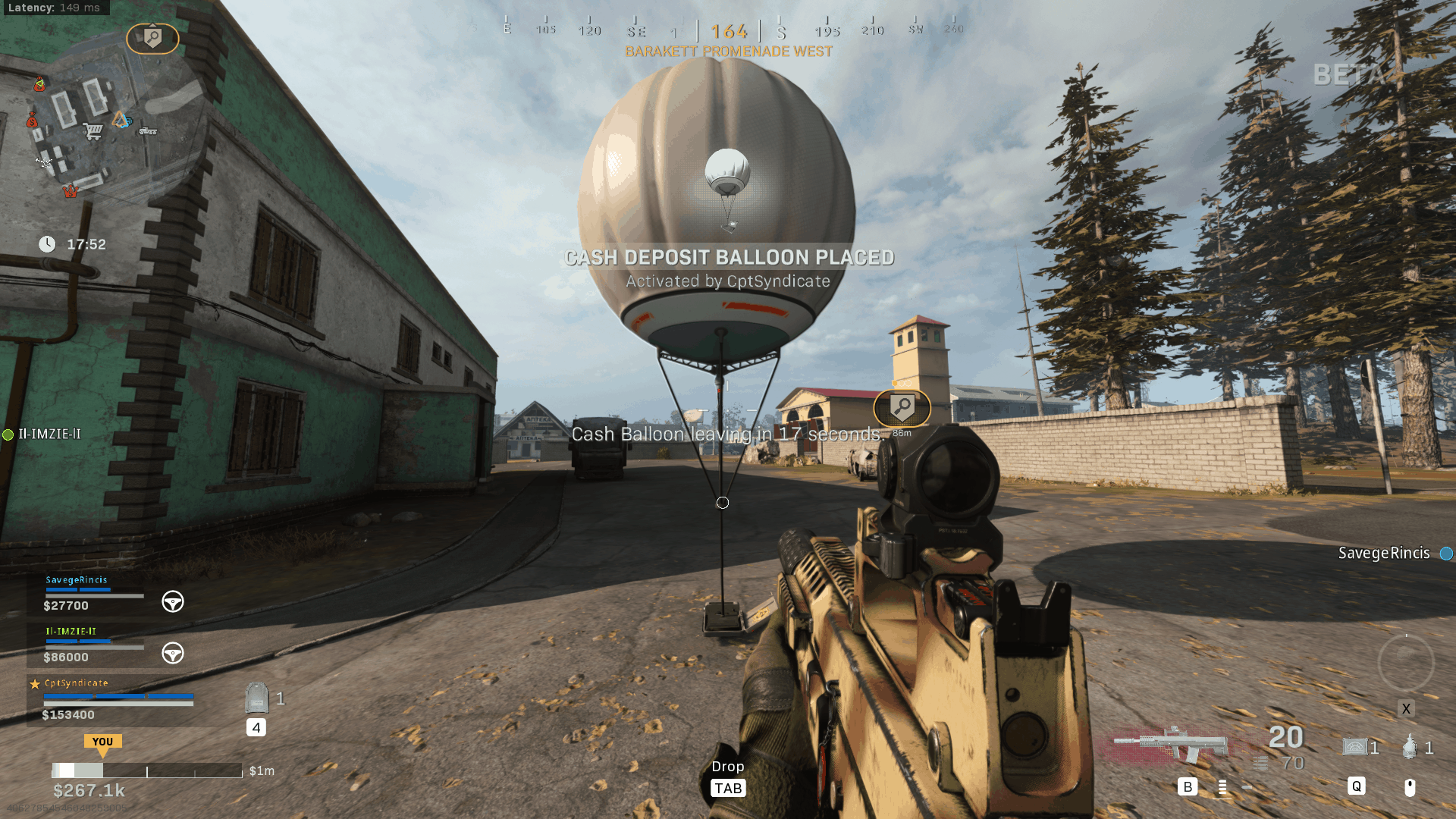
Task: Click the $1m plunder progress bar
Action: click(x=146, y=770)
